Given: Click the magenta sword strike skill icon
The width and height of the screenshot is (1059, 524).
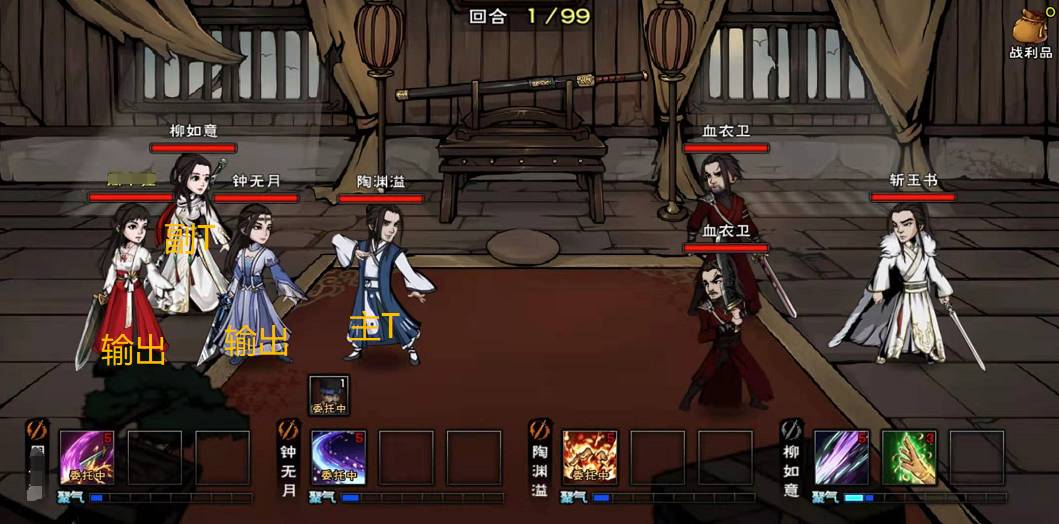Looking at the screenshot, I should point(87,457).
